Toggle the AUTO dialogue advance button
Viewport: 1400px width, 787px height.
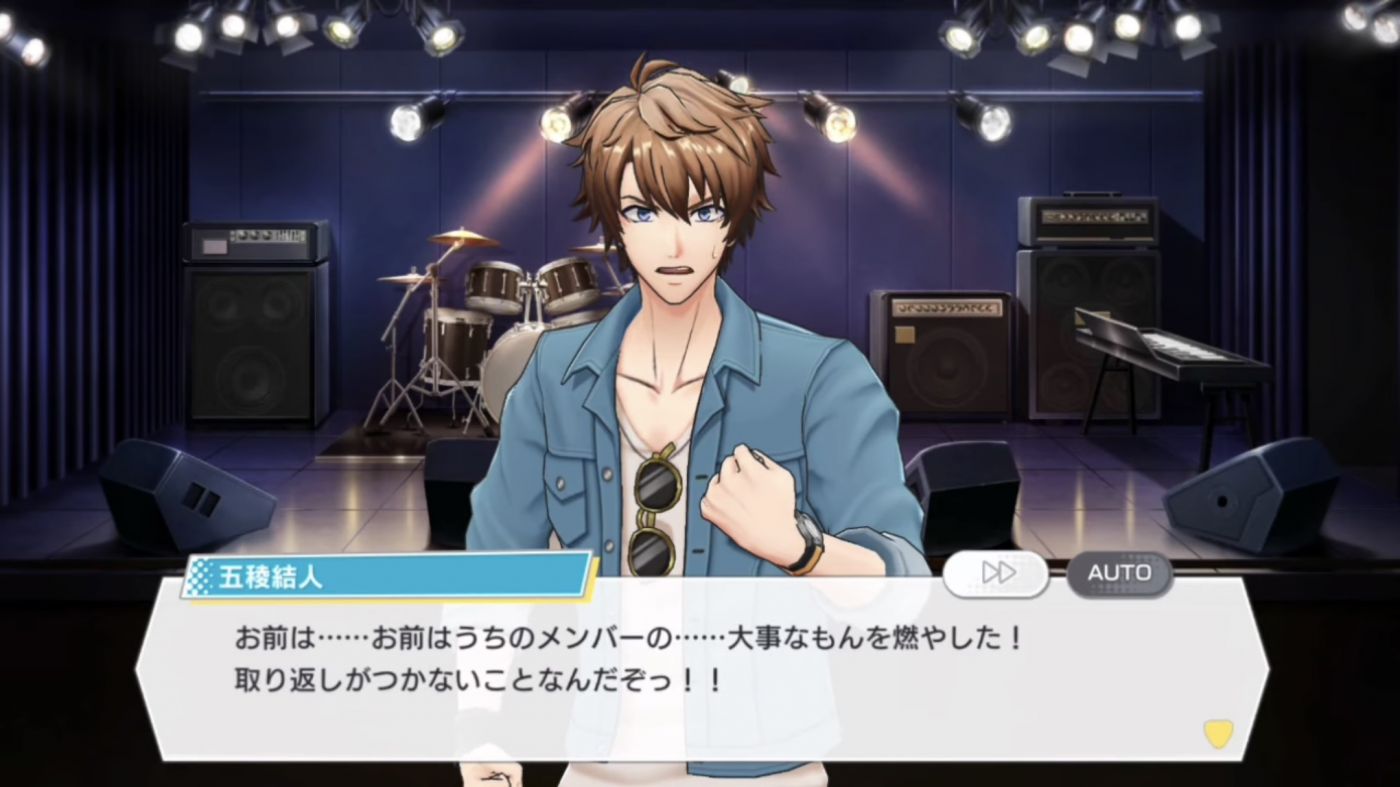(x=1119, y=573)
